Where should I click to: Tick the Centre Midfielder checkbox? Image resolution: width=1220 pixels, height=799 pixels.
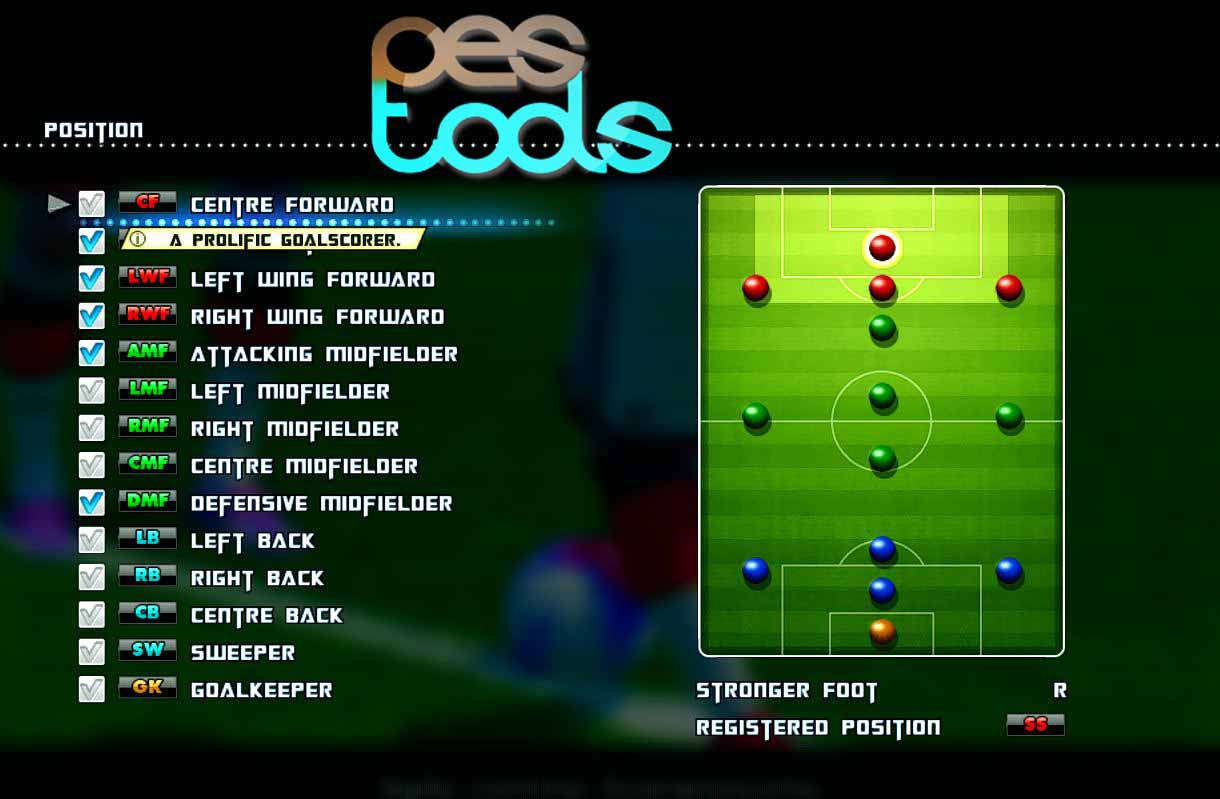click(91, 466)
